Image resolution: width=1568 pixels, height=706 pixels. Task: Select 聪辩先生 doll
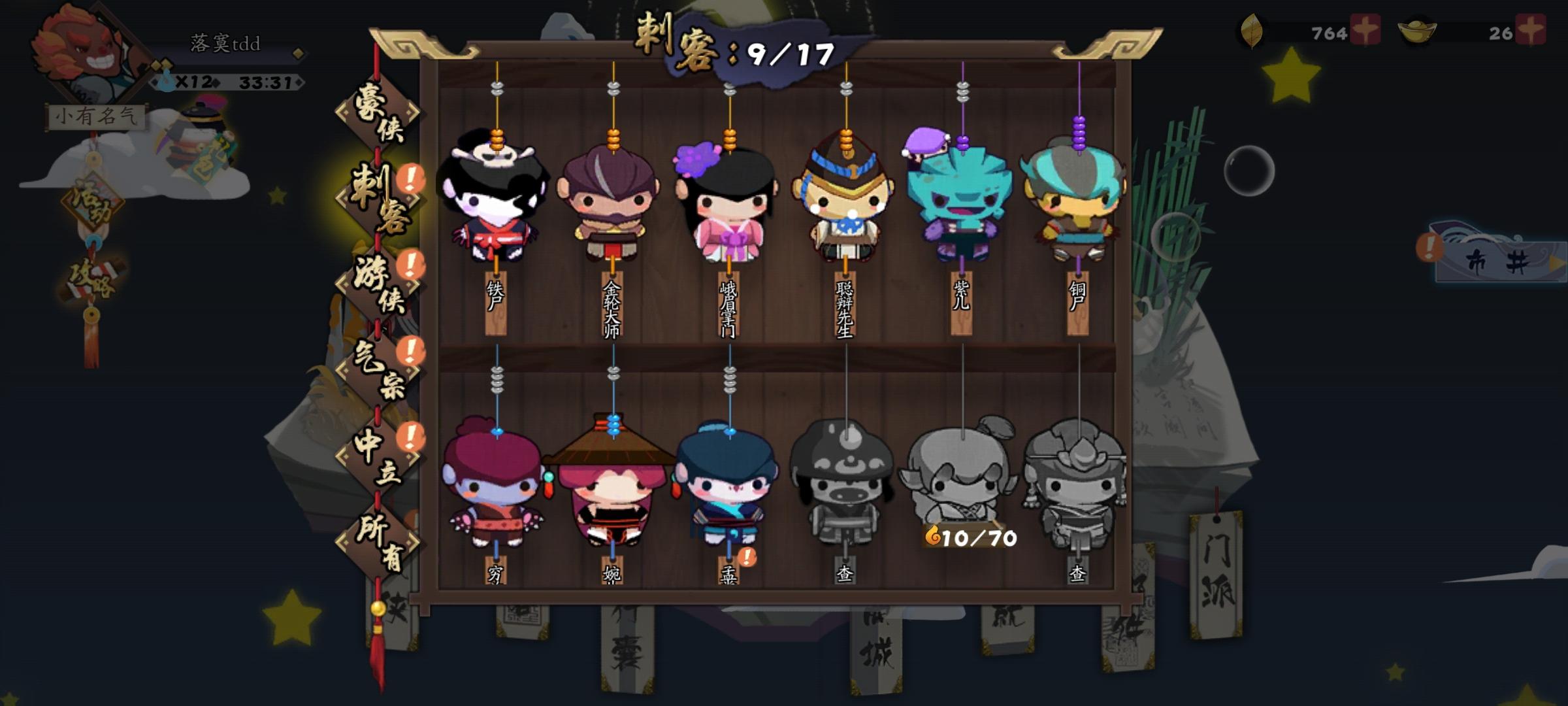[846, 209]
